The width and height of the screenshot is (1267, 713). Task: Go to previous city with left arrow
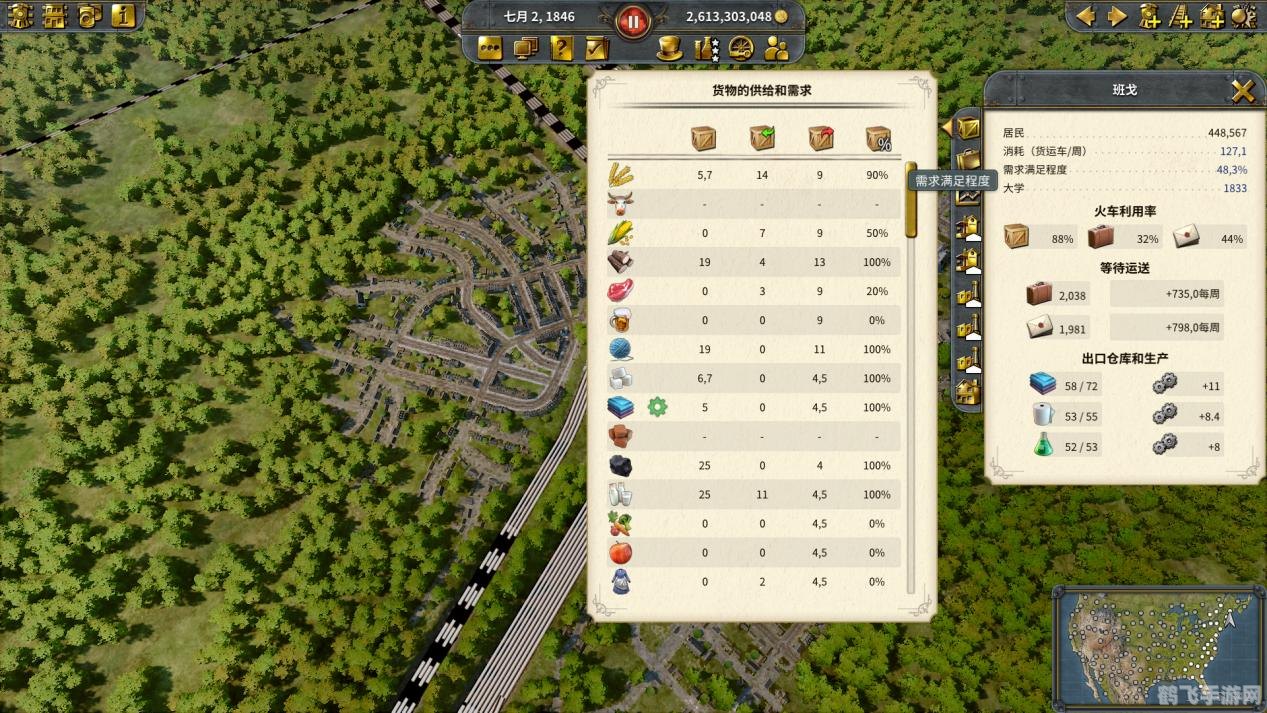[x=1085, y=16]
